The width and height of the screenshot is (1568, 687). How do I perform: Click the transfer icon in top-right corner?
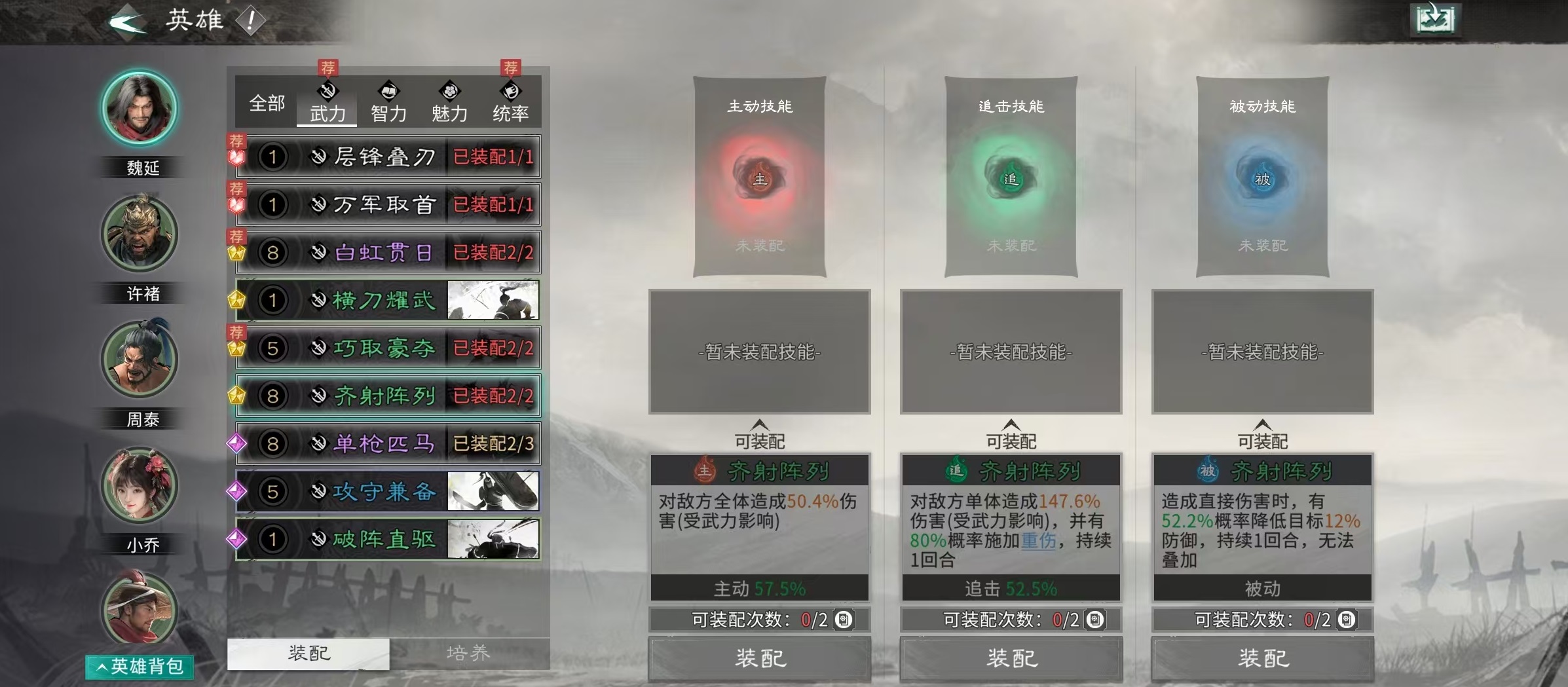pyautogui.click(x=1437, y=20)
